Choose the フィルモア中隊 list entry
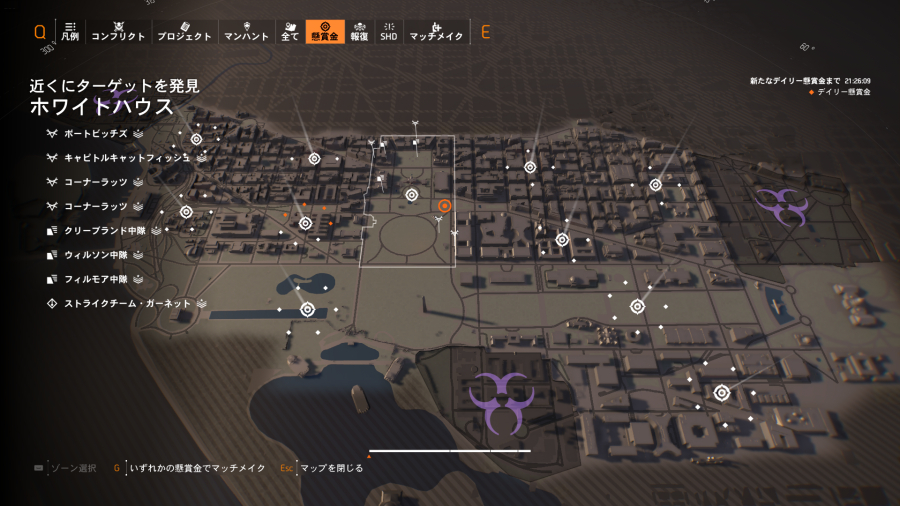900x506 pixels. point(96,279)
